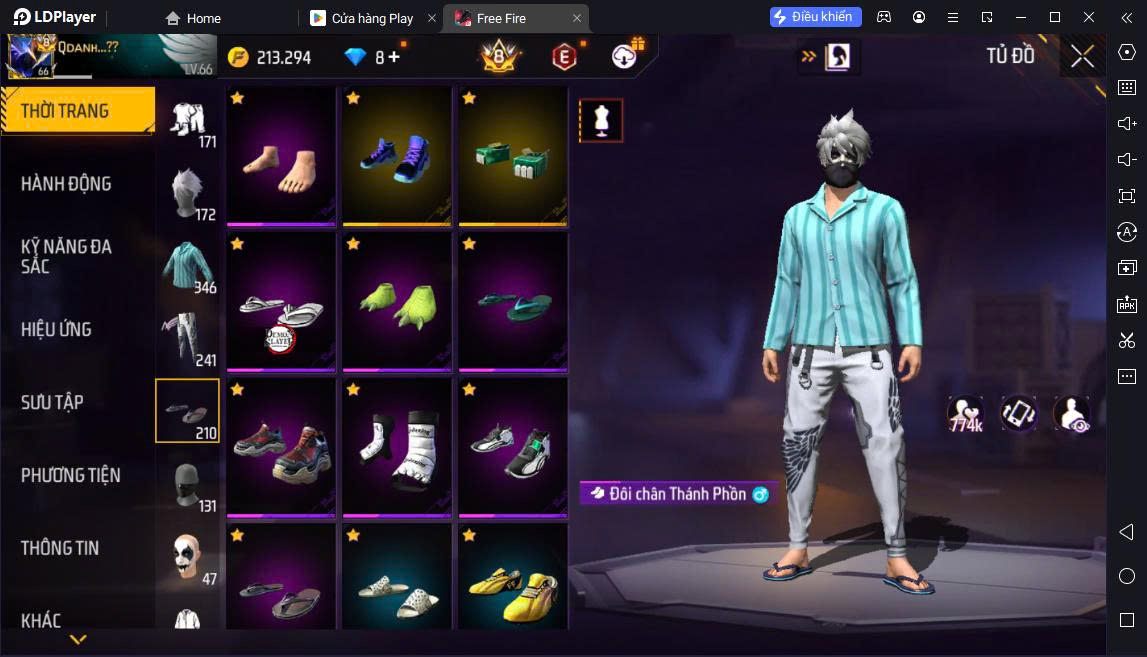
Task: Select the black mask subcategory
Action: pyautogui.click(x=187, y=484)
